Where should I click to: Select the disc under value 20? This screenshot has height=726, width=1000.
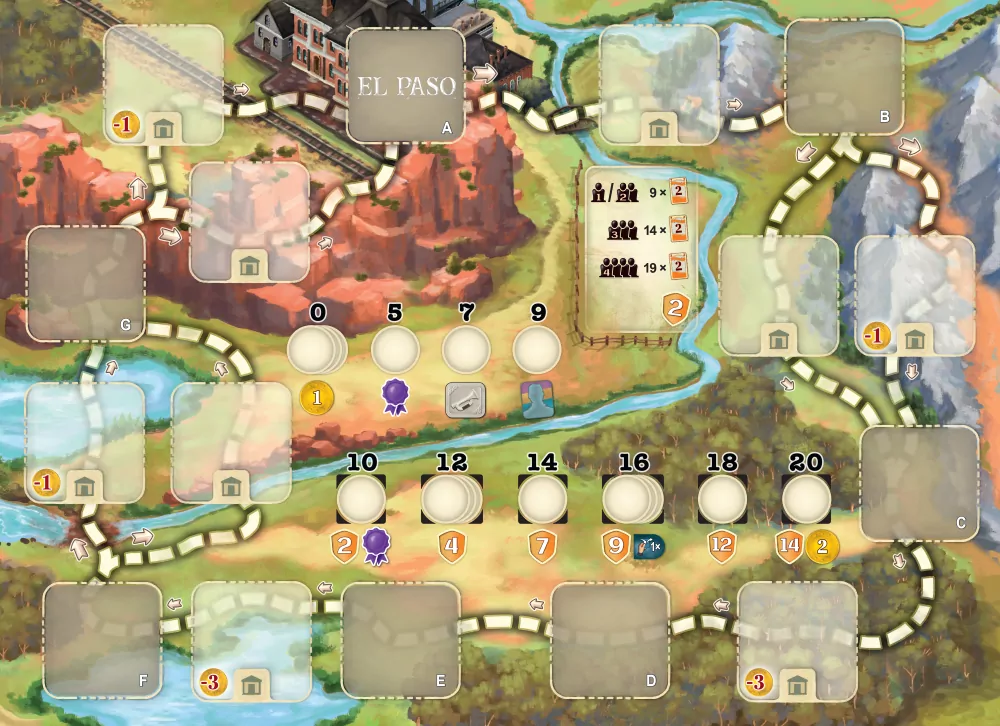pos(806,499)
